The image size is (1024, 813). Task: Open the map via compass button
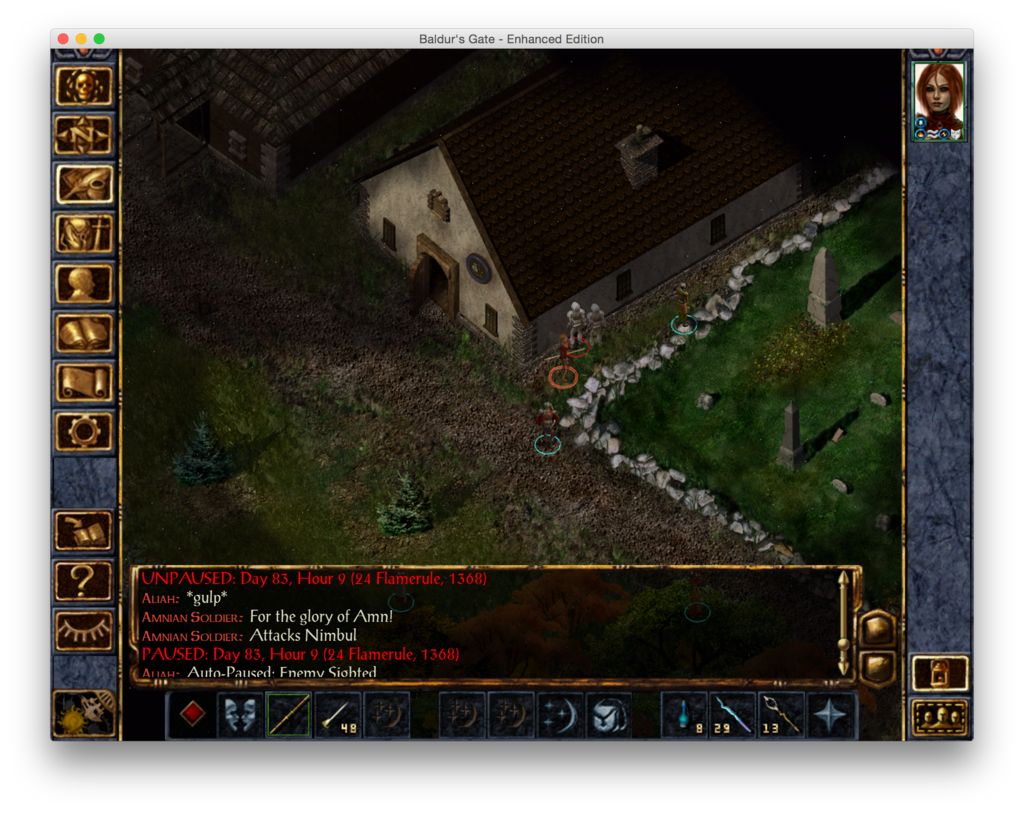pos(84,135)
